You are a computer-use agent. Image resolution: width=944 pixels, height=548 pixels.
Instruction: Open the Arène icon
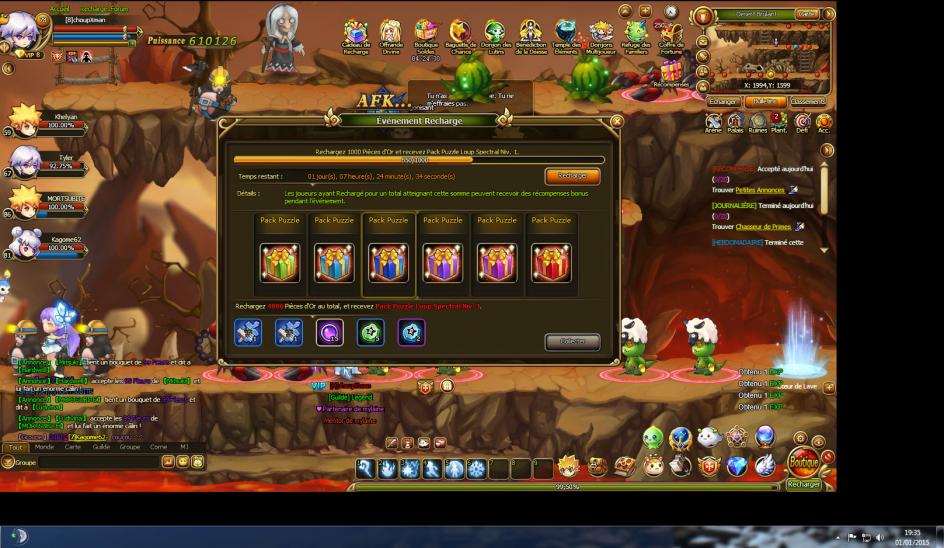click(x=713, y=122)
